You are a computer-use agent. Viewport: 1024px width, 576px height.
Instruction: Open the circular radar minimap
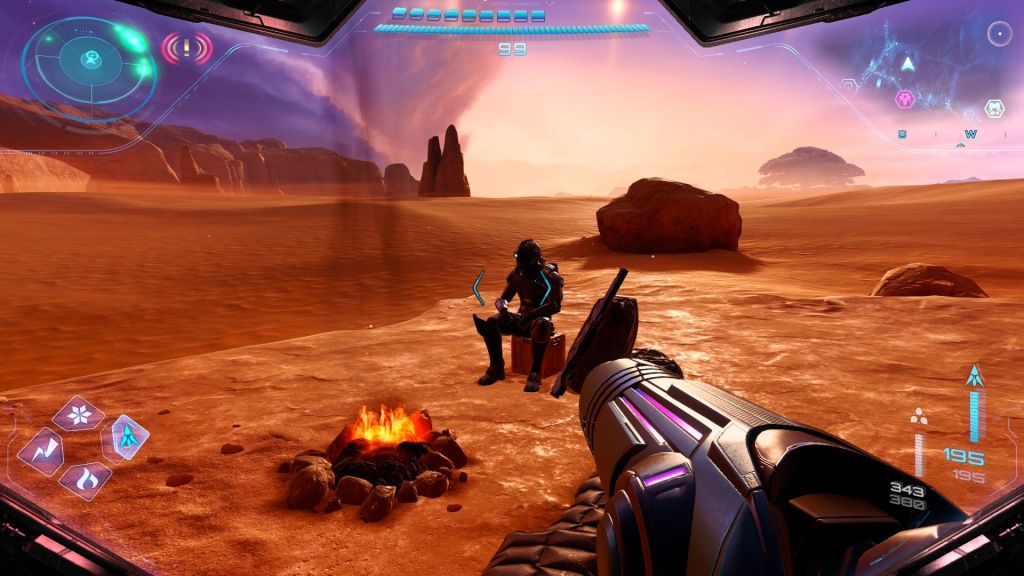coord(88,68)
